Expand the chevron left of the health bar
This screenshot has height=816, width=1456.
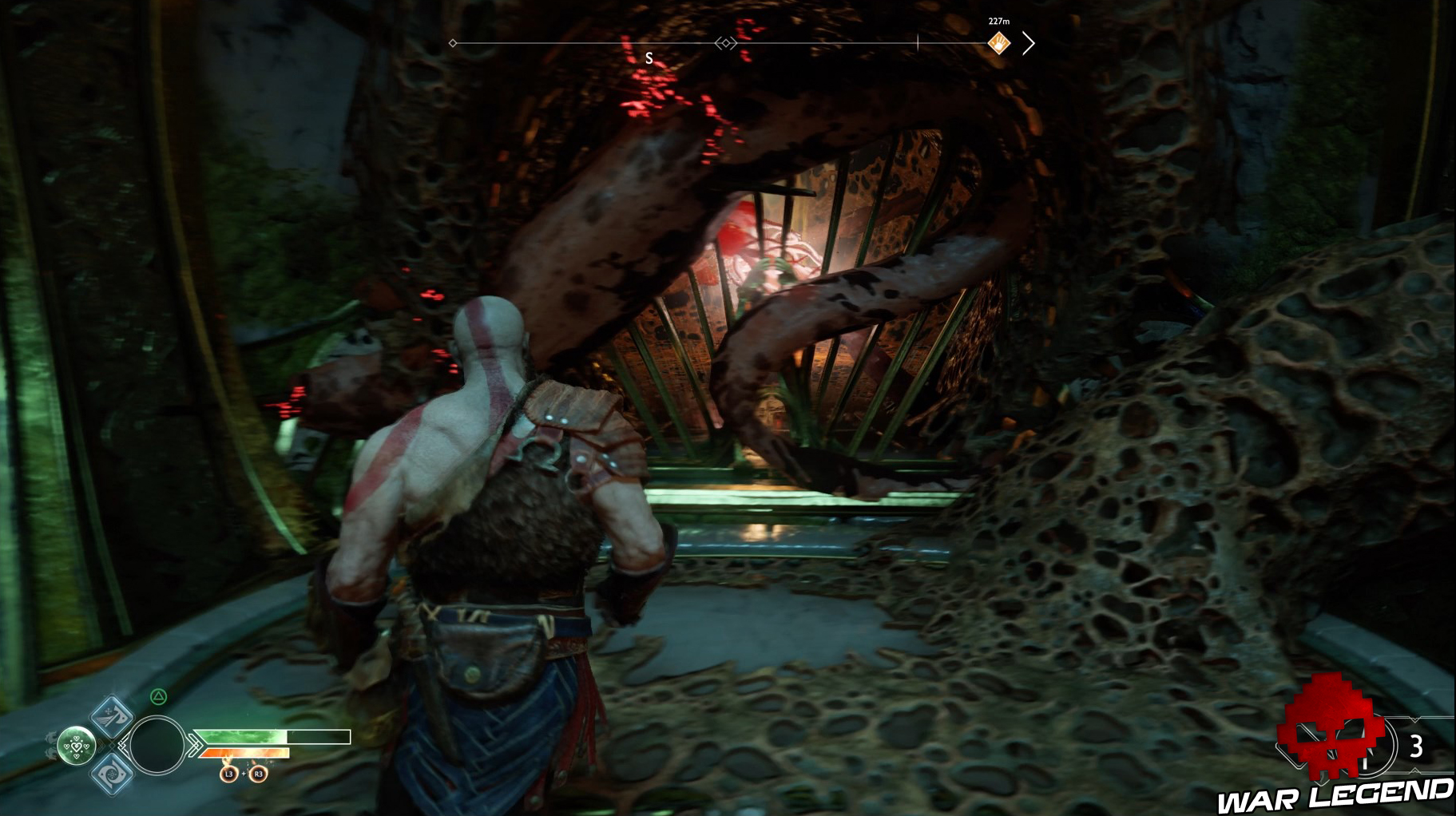194,744
